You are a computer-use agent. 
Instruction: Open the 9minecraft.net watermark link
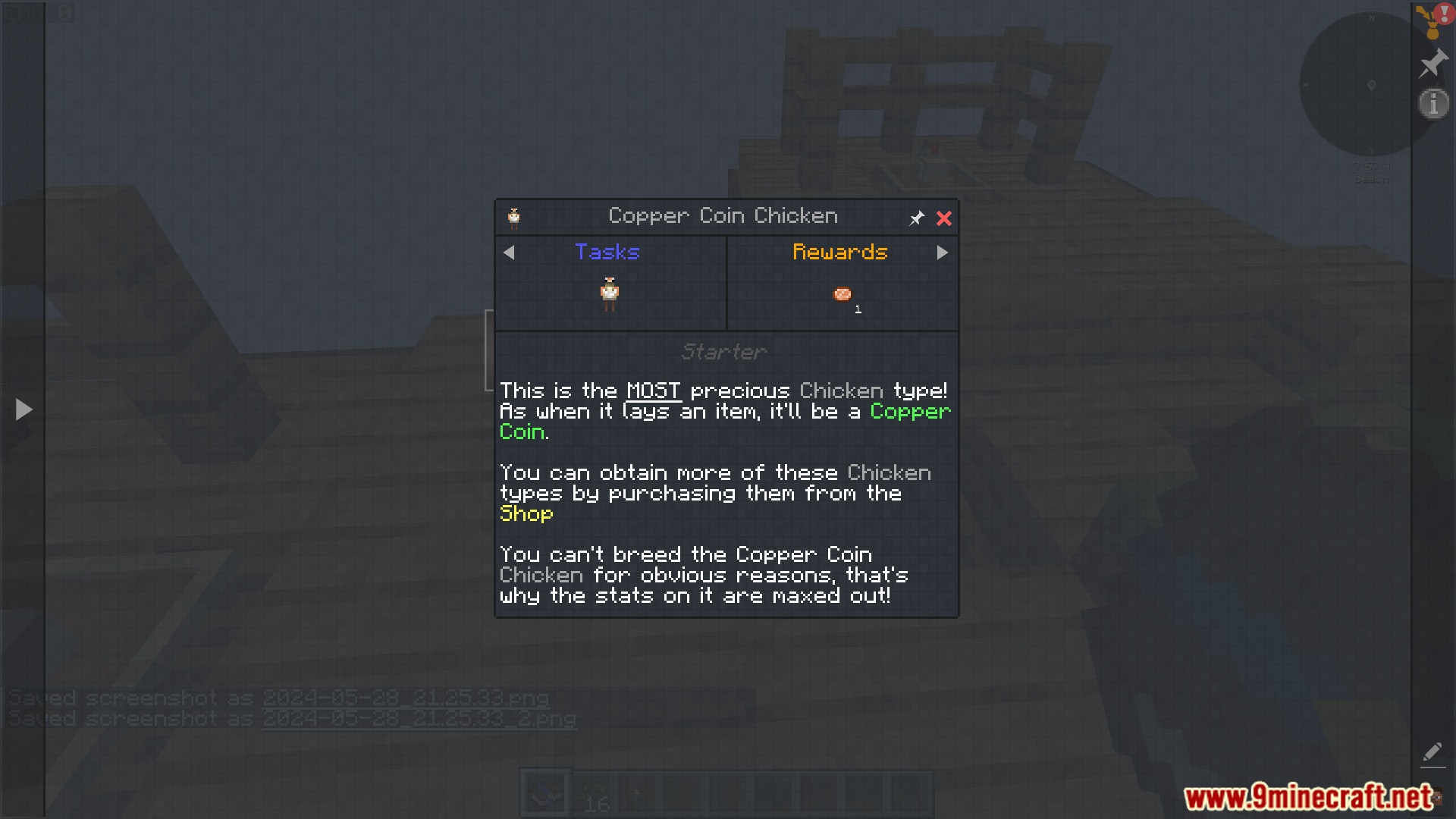(x=1308, y=797)
